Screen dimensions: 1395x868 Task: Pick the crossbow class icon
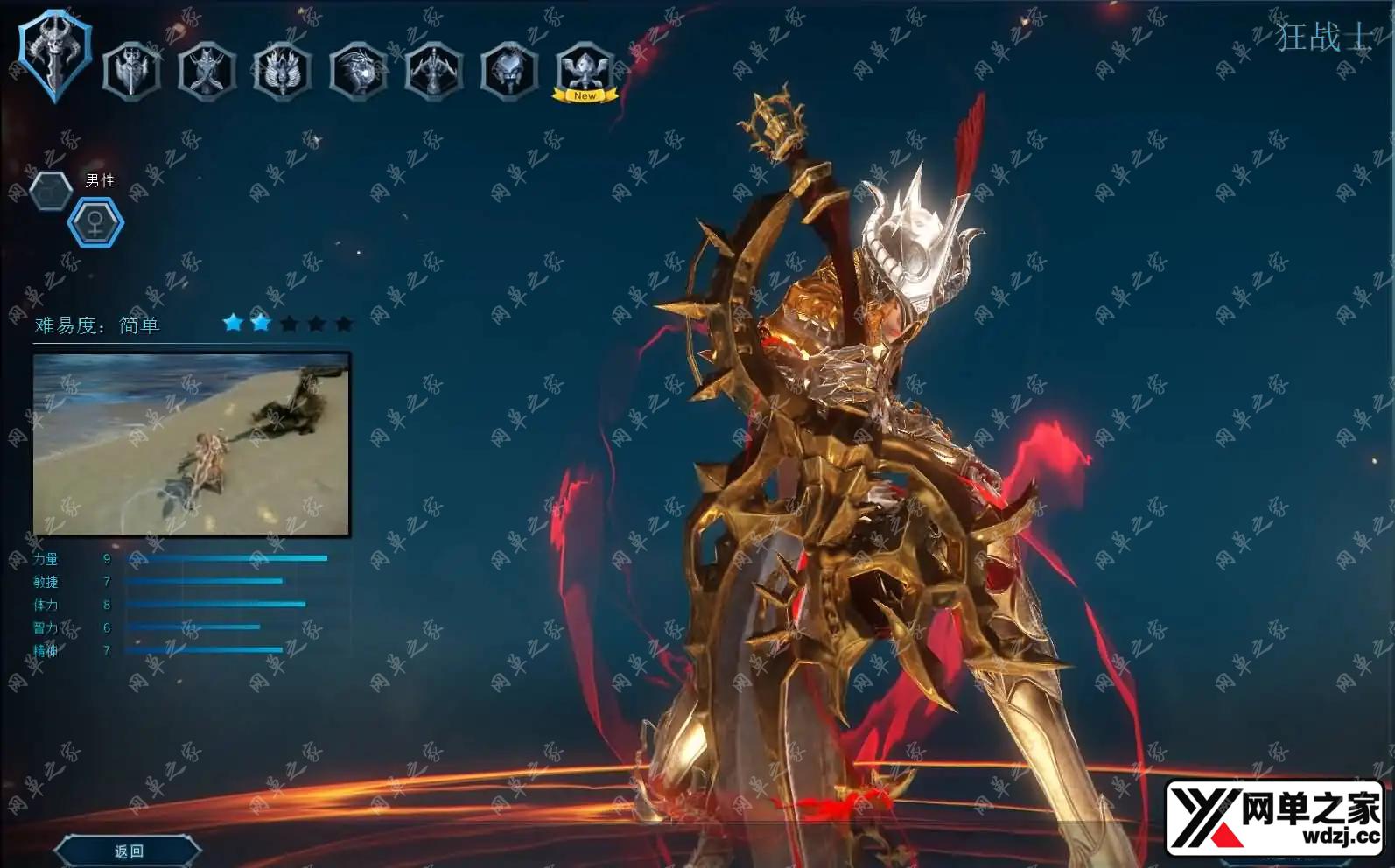point(433,71)
